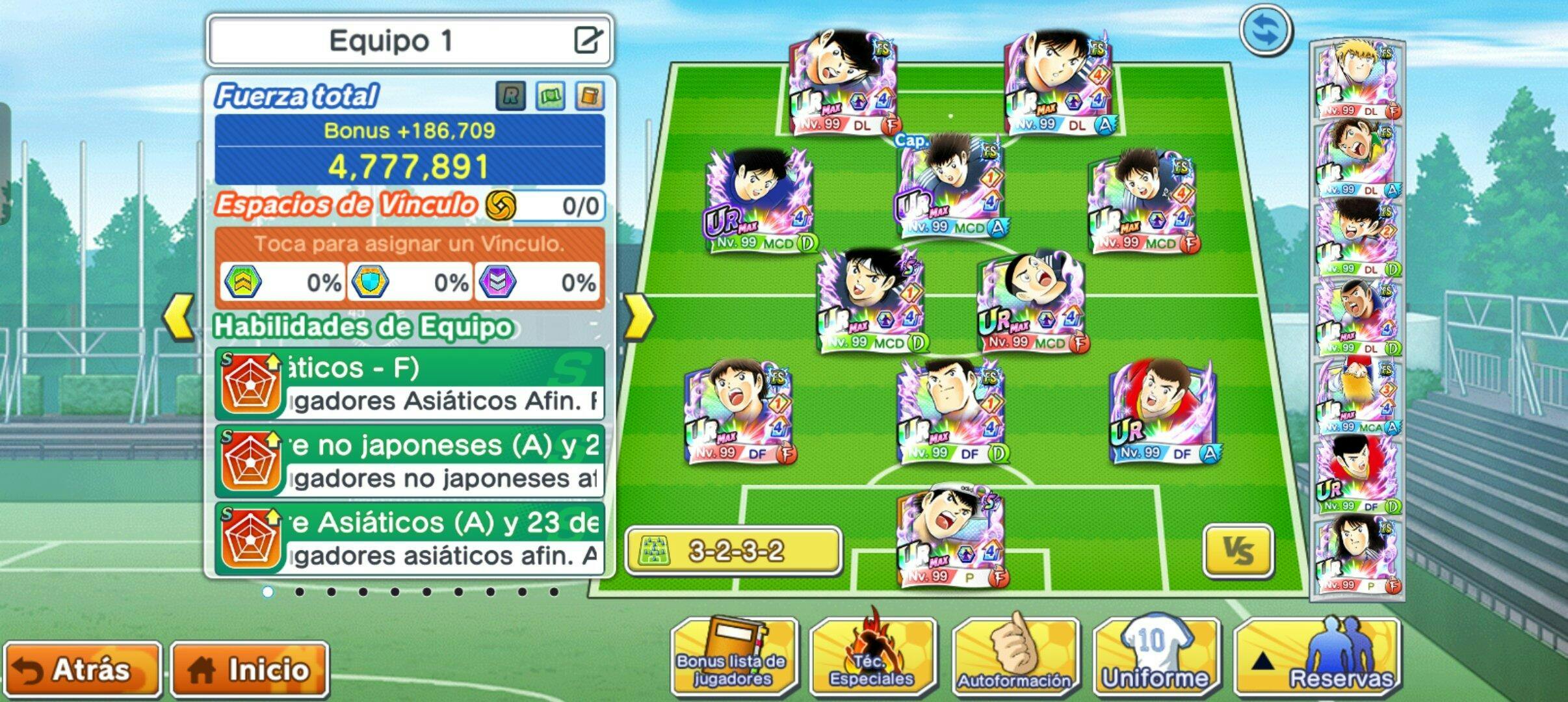Image resolution: width=1568 pixels, height=702 pixels.
Task: Click the blue circular swap arrows button
Action: [1265, 31]
